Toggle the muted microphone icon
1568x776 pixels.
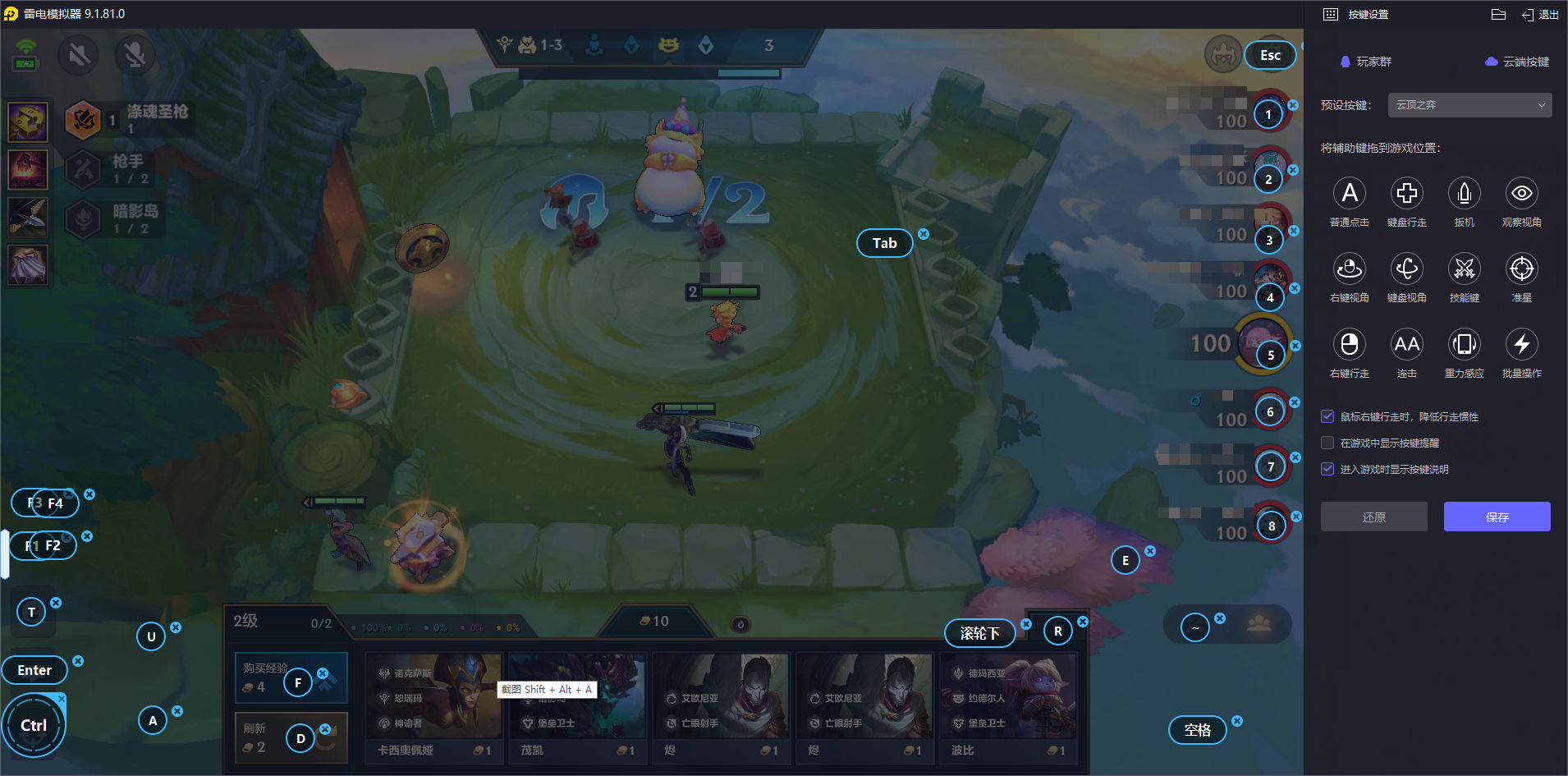[x=135, y=55]
